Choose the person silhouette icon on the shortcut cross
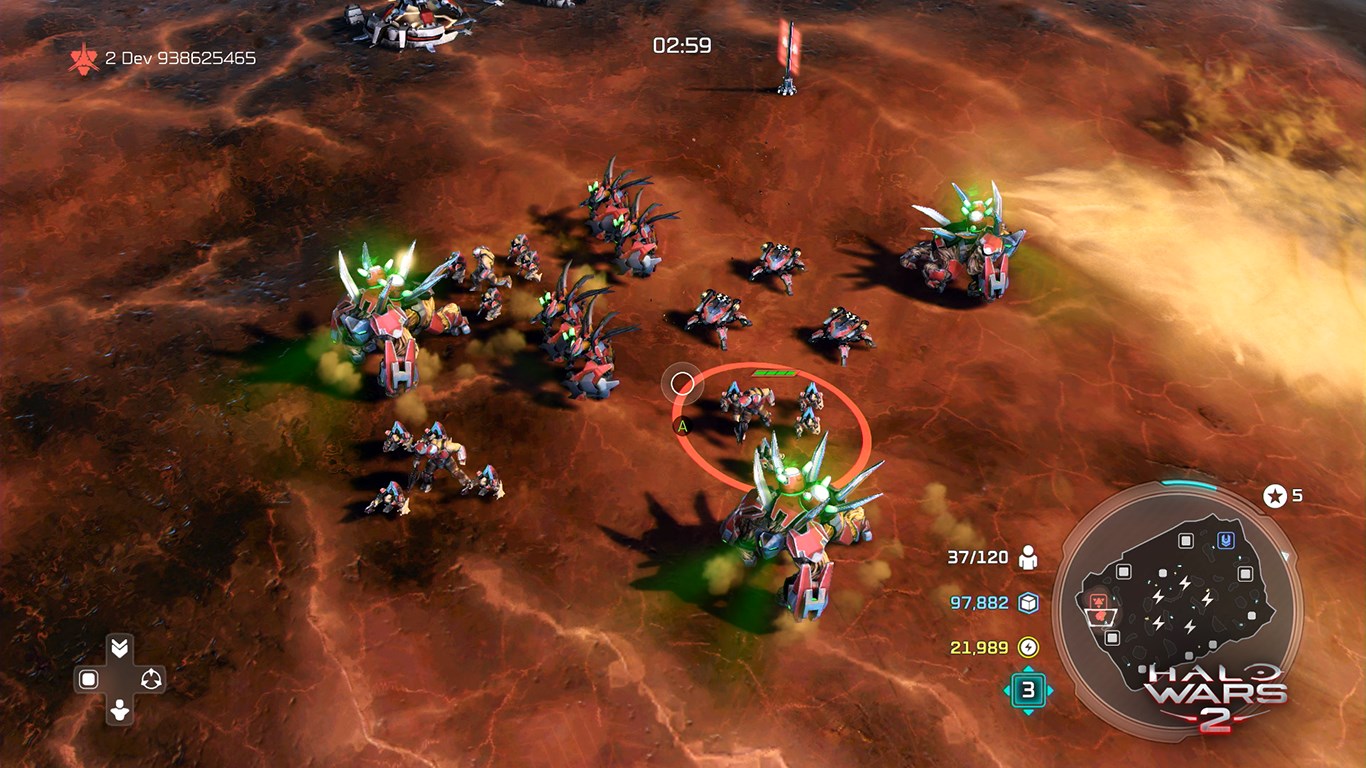Viewport: 1366px width, 768px height. (x=119, y=711)
